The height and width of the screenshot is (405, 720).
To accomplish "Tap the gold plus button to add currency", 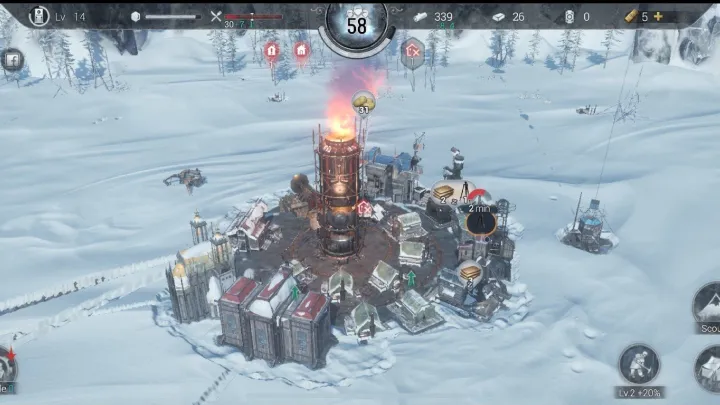I will [659, 16].
